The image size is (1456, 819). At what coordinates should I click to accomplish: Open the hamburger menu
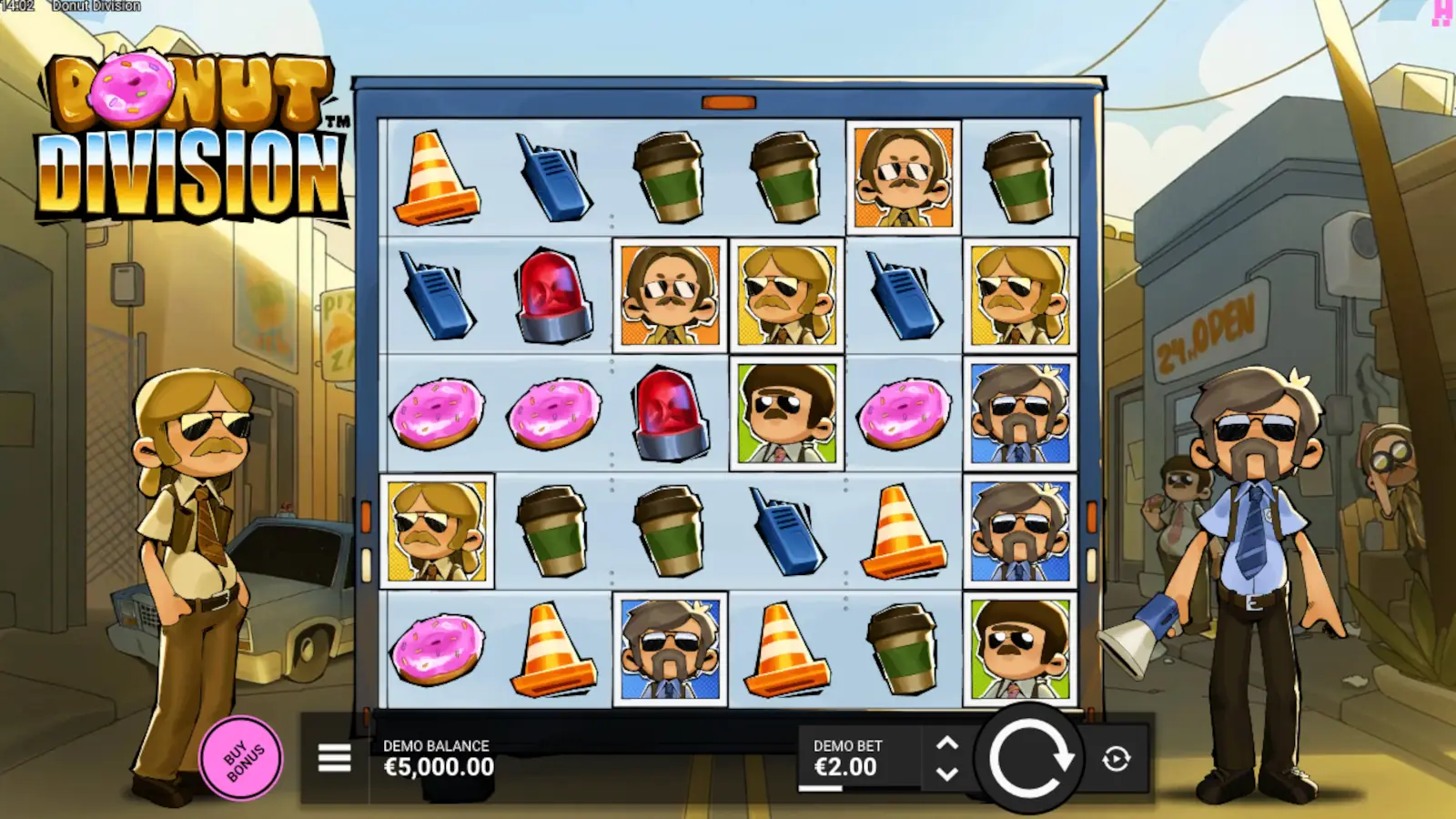click(x=333, y=756)
